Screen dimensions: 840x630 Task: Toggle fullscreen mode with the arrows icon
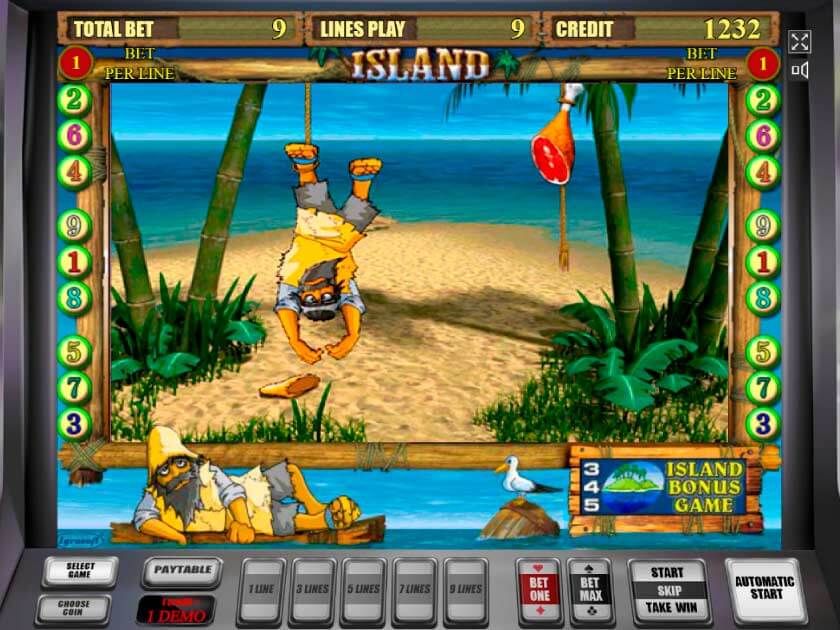tap(799, 41)
